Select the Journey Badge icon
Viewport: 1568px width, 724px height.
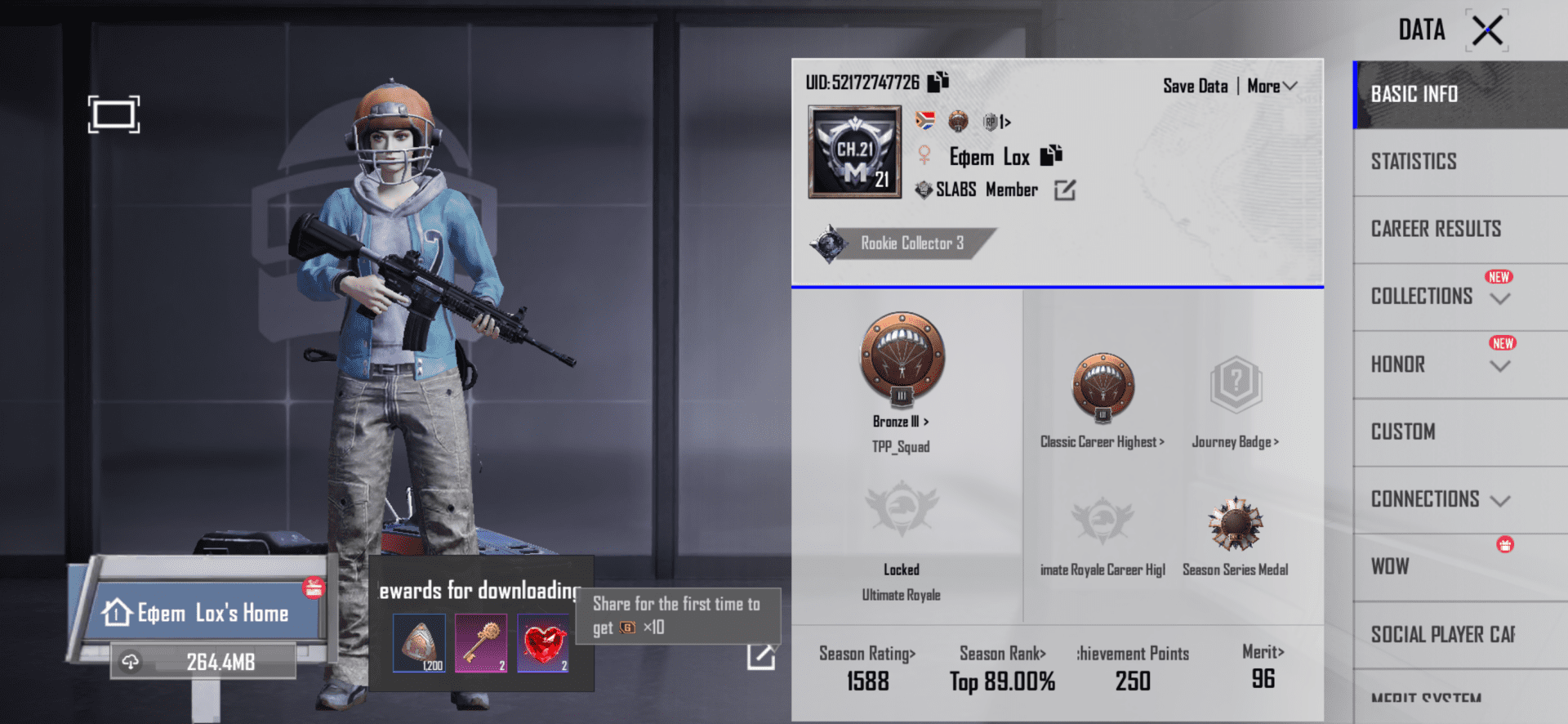[1236, 384]
